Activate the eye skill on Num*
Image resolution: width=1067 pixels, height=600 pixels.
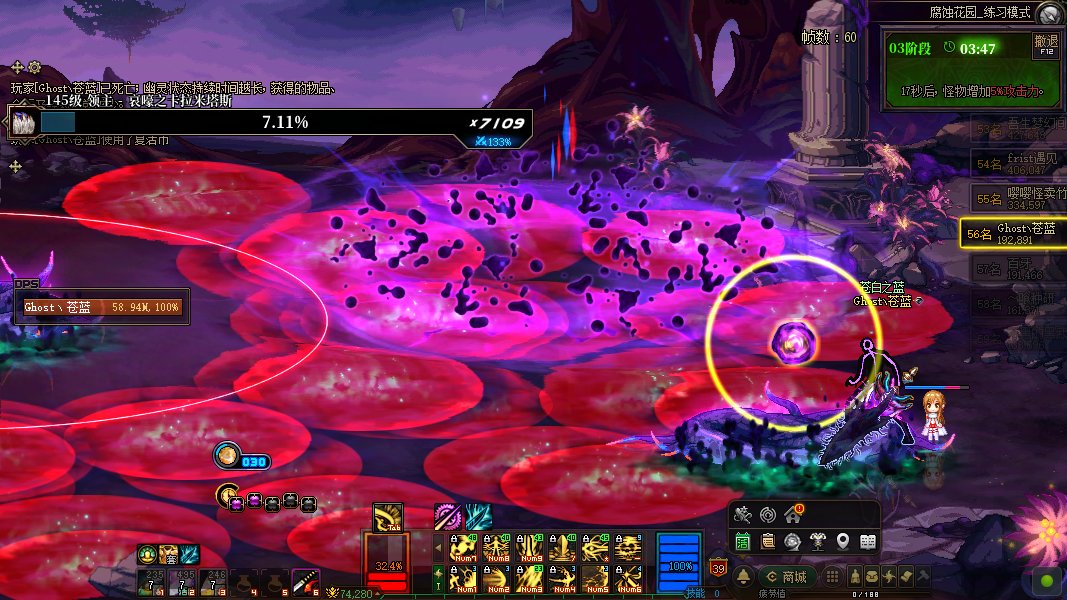595,548
